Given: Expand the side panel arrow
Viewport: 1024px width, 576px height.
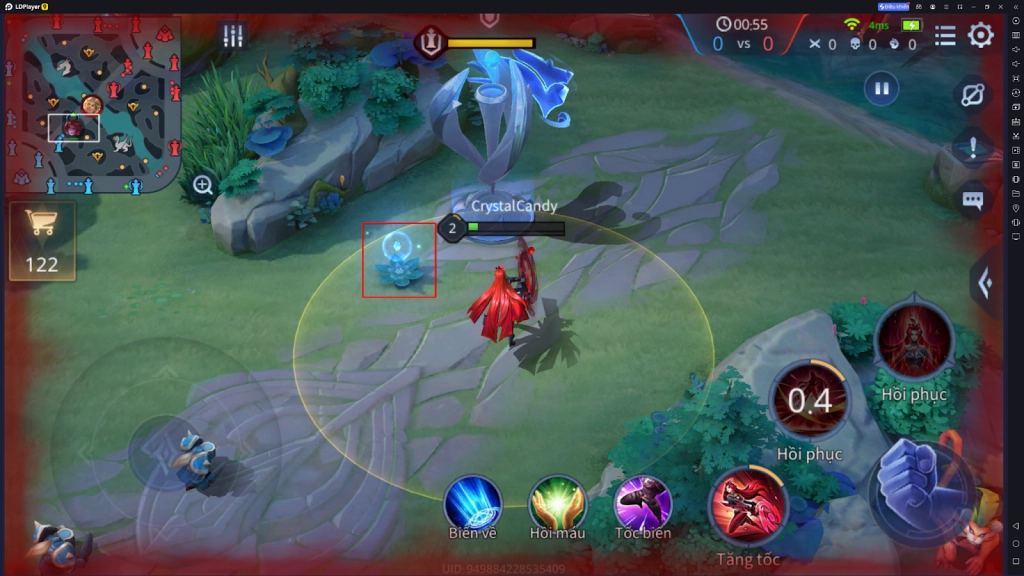Looking at the screenshot, I should point(985,283).
